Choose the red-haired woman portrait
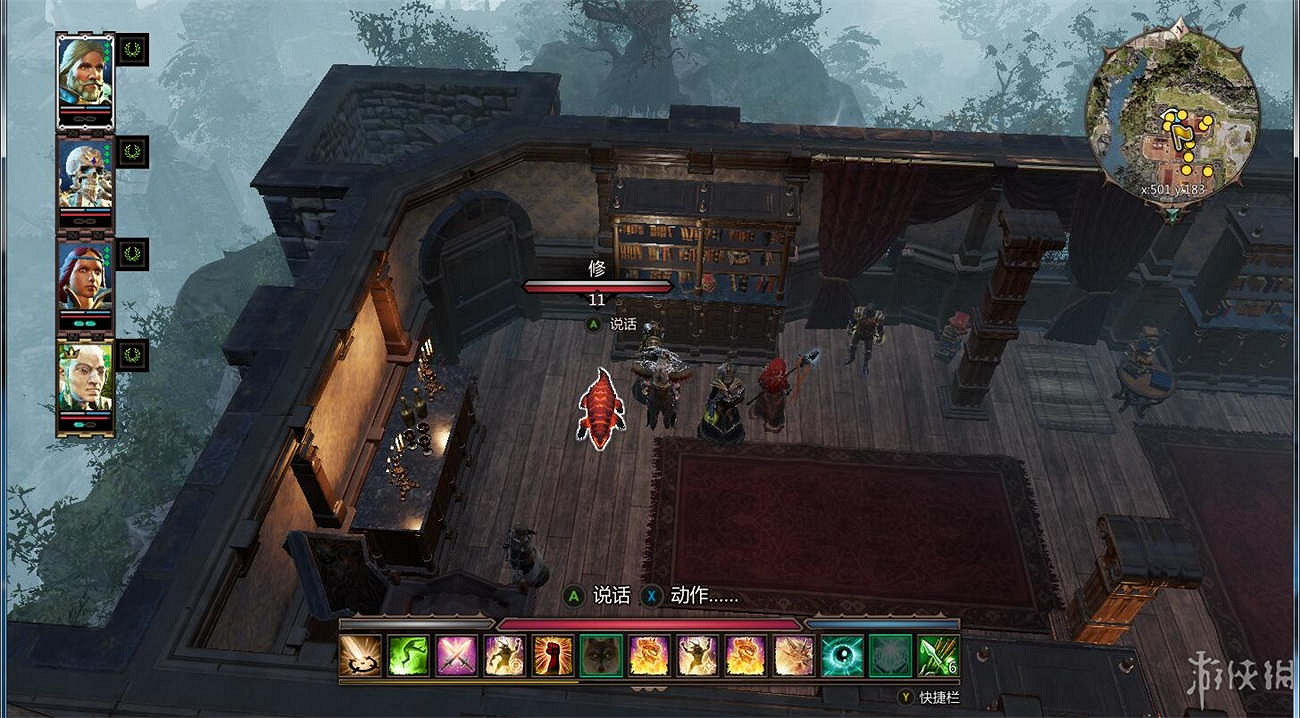 click(85, 277)
